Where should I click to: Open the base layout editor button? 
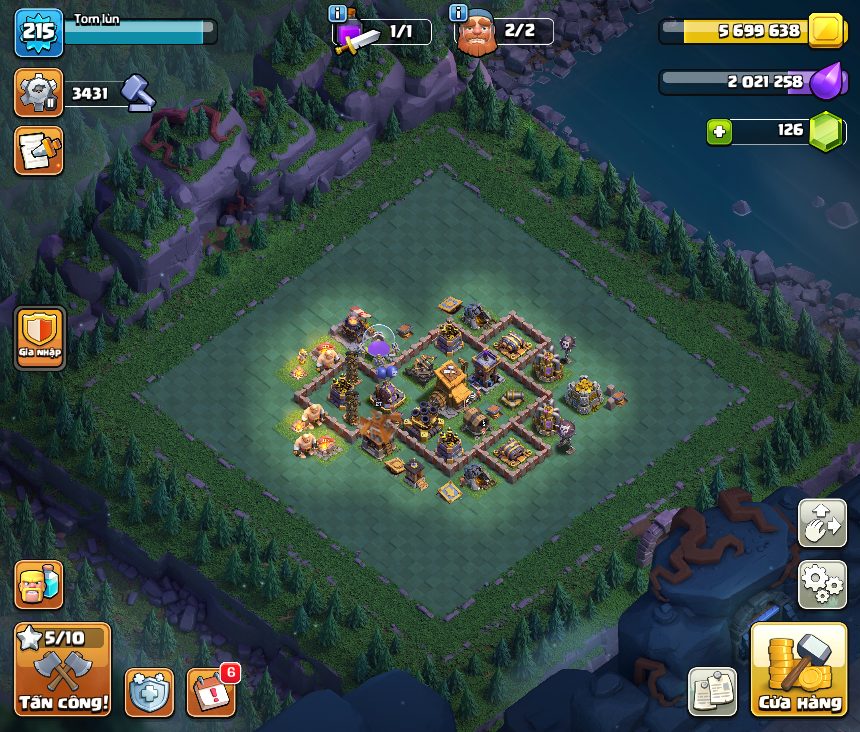(822, 523)
